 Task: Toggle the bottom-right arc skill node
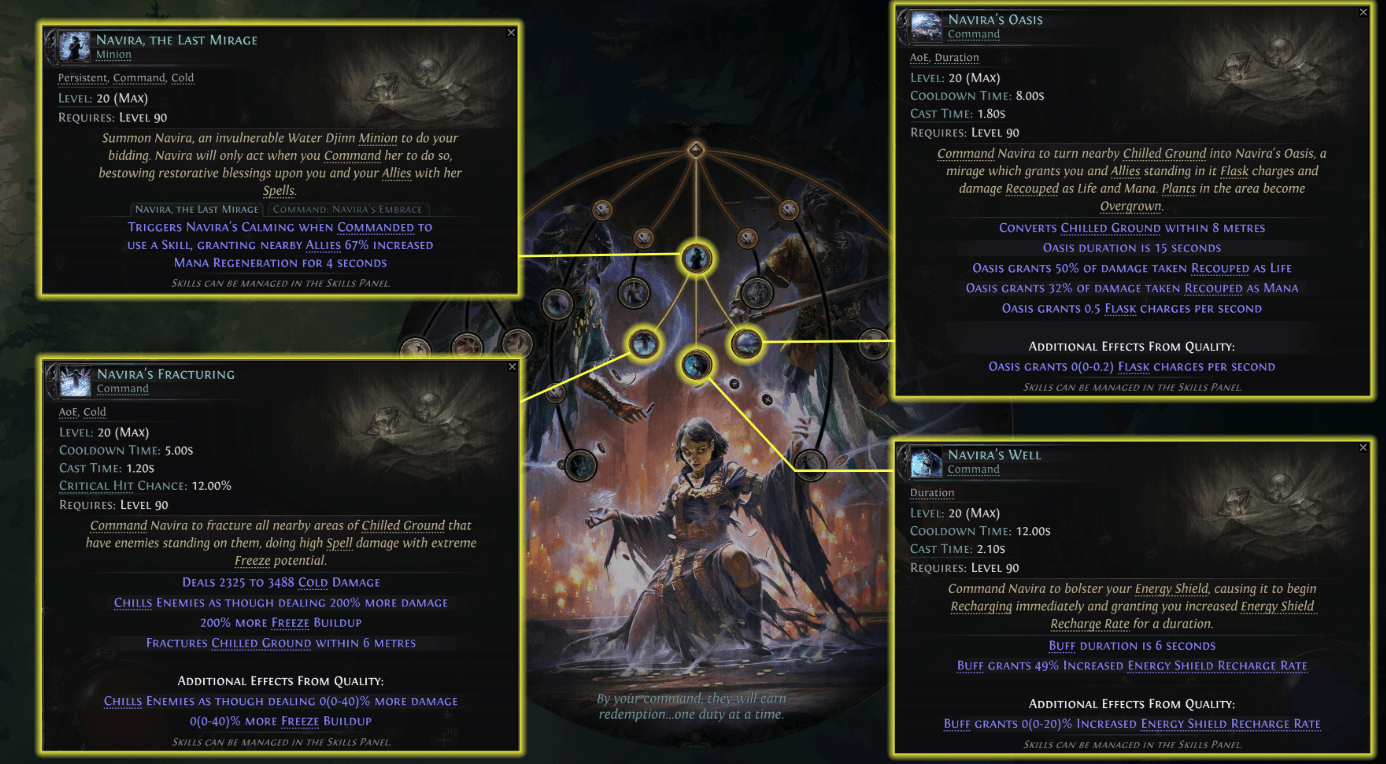810,464
